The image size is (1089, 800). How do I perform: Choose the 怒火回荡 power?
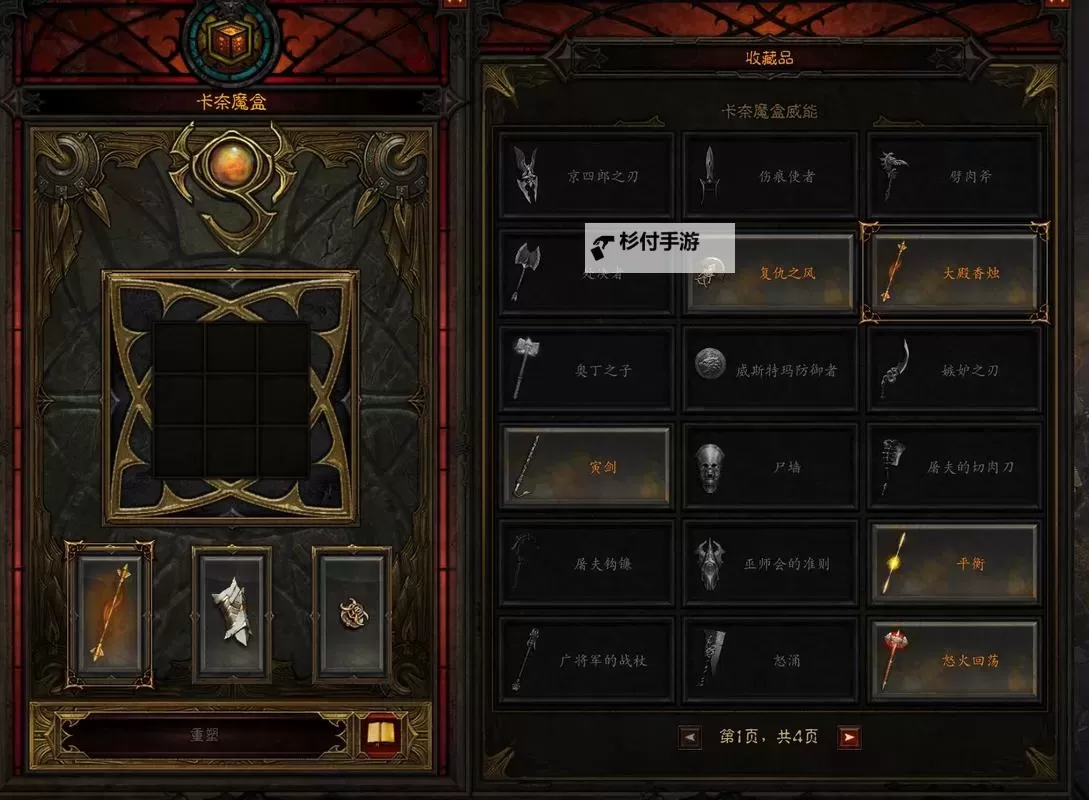click(955, 661)
